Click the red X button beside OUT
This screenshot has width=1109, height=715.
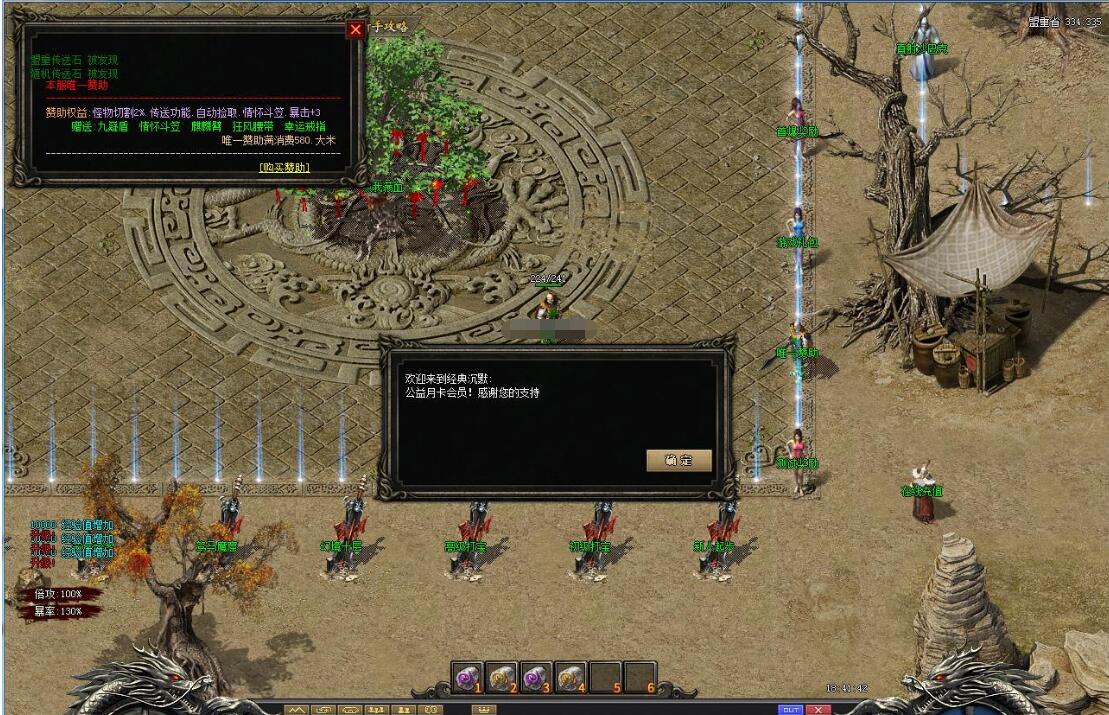(x=819, y=709)
